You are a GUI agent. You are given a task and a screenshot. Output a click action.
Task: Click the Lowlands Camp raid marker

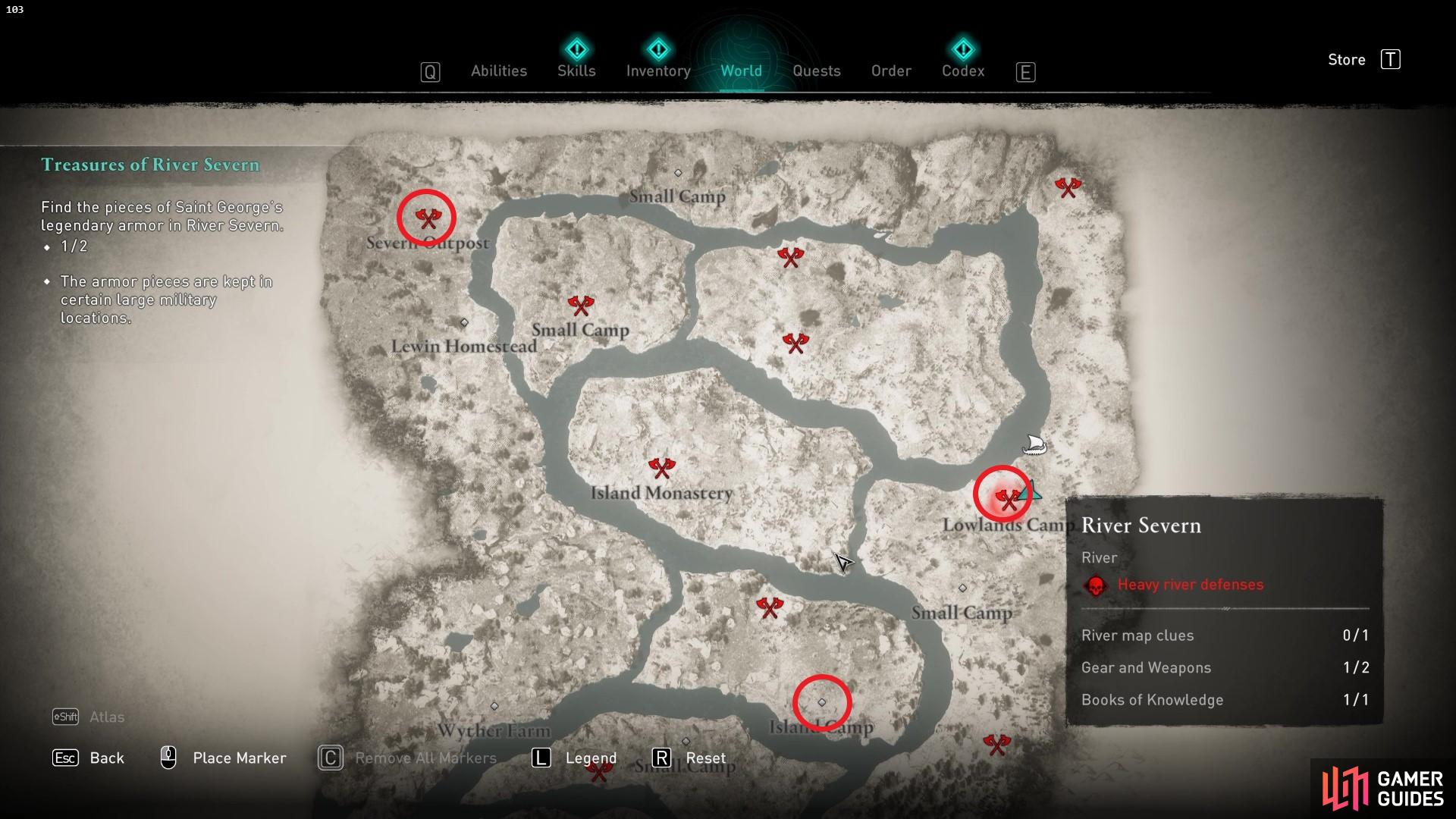(1007, 498)
